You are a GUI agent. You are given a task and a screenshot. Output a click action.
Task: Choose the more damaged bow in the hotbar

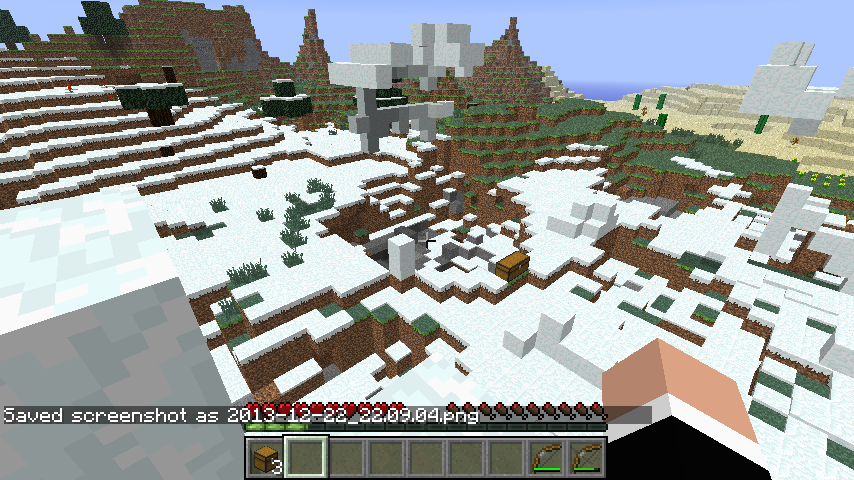pos(586,459)
